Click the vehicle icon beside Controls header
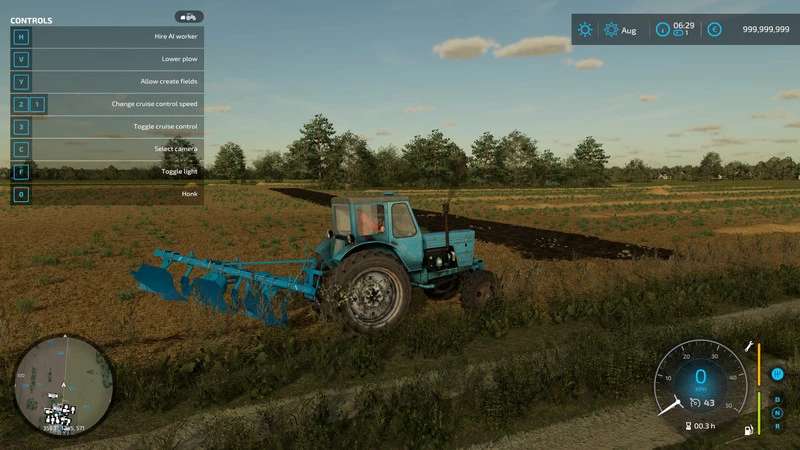Image resolution: width=800 pixels, height=450 pixels. tap(188, 17)
